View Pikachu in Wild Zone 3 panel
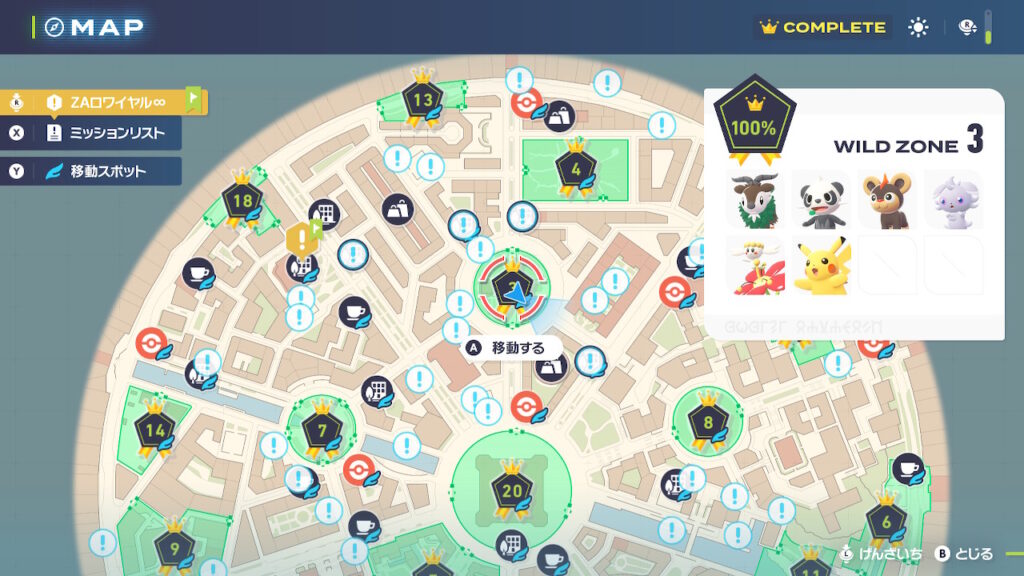Screen dimensions: 1024x576 [x=822, y=265]
